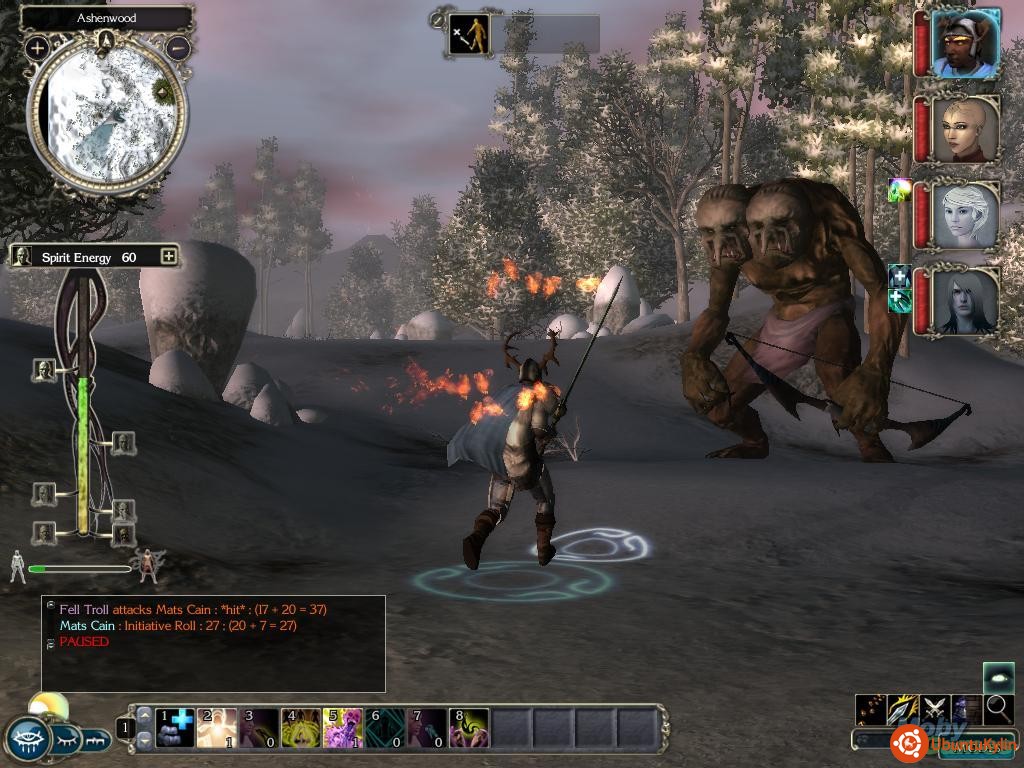This screenshot has width=1024, height=768.
Task: Activate hotbar slot 4 yellow-green ability
Action: tap(301, 728)
